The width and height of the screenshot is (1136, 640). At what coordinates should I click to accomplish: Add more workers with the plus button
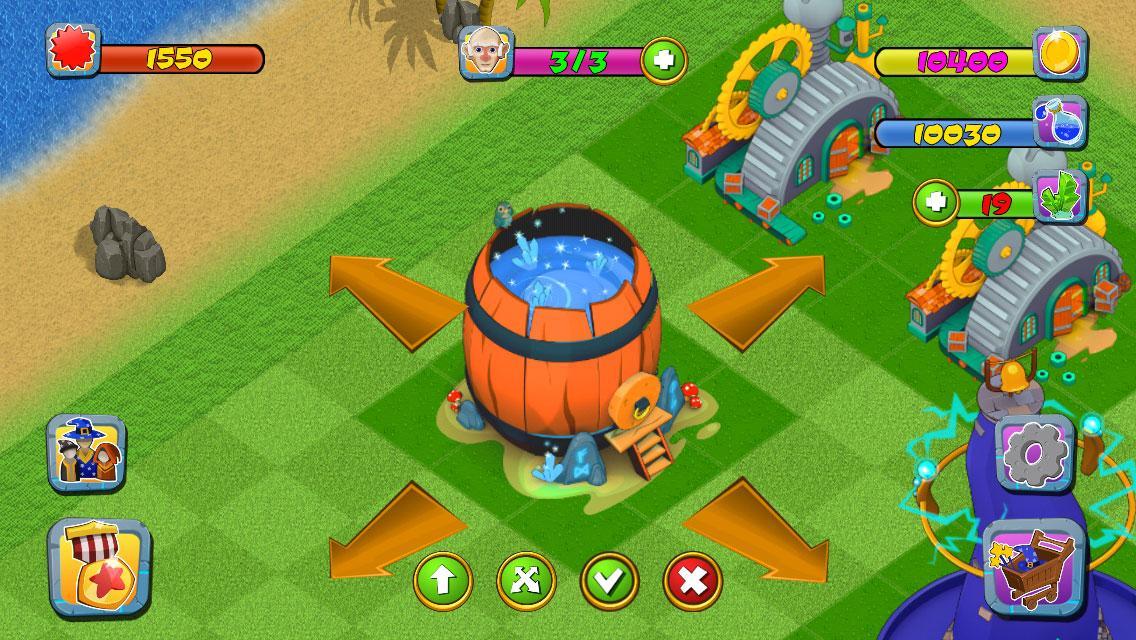pyautogui.click(x=663, y=61)
